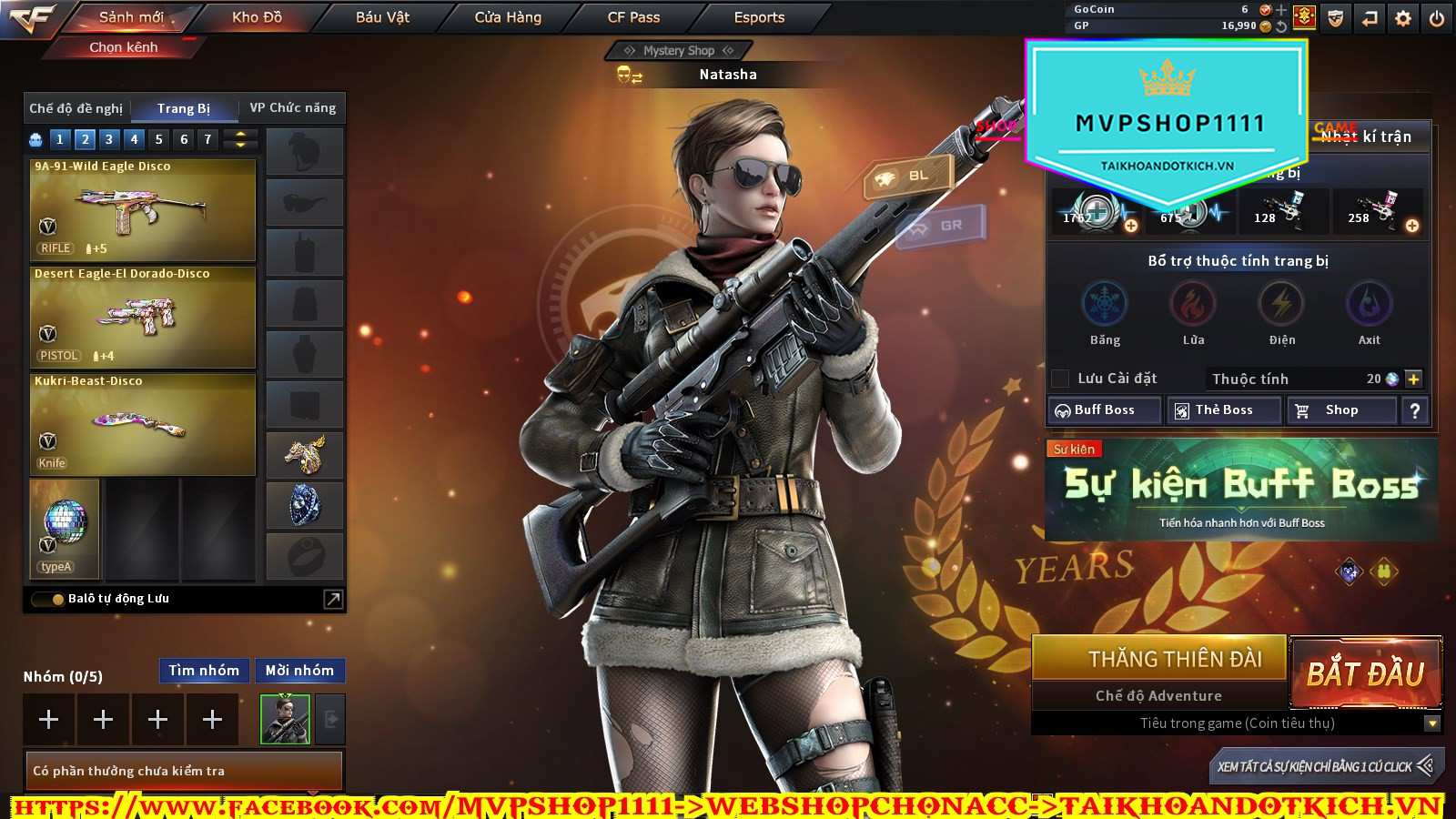Open the Kho Đồ inventory menu
Image resolution: width=1456 pixels, height=819 pixels.
click(257, 17)
